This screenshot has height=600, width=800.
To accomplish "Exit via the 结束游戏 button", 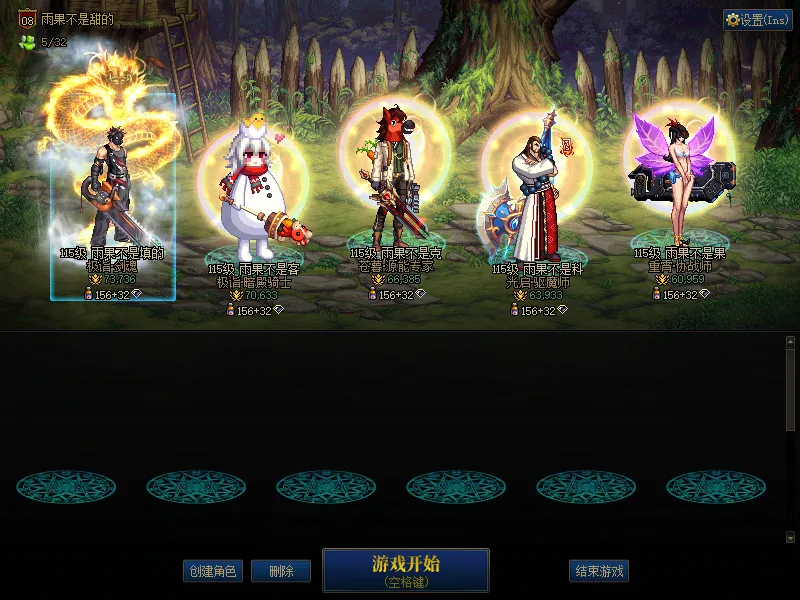I will pyautogui.click(x=599, y=571).
